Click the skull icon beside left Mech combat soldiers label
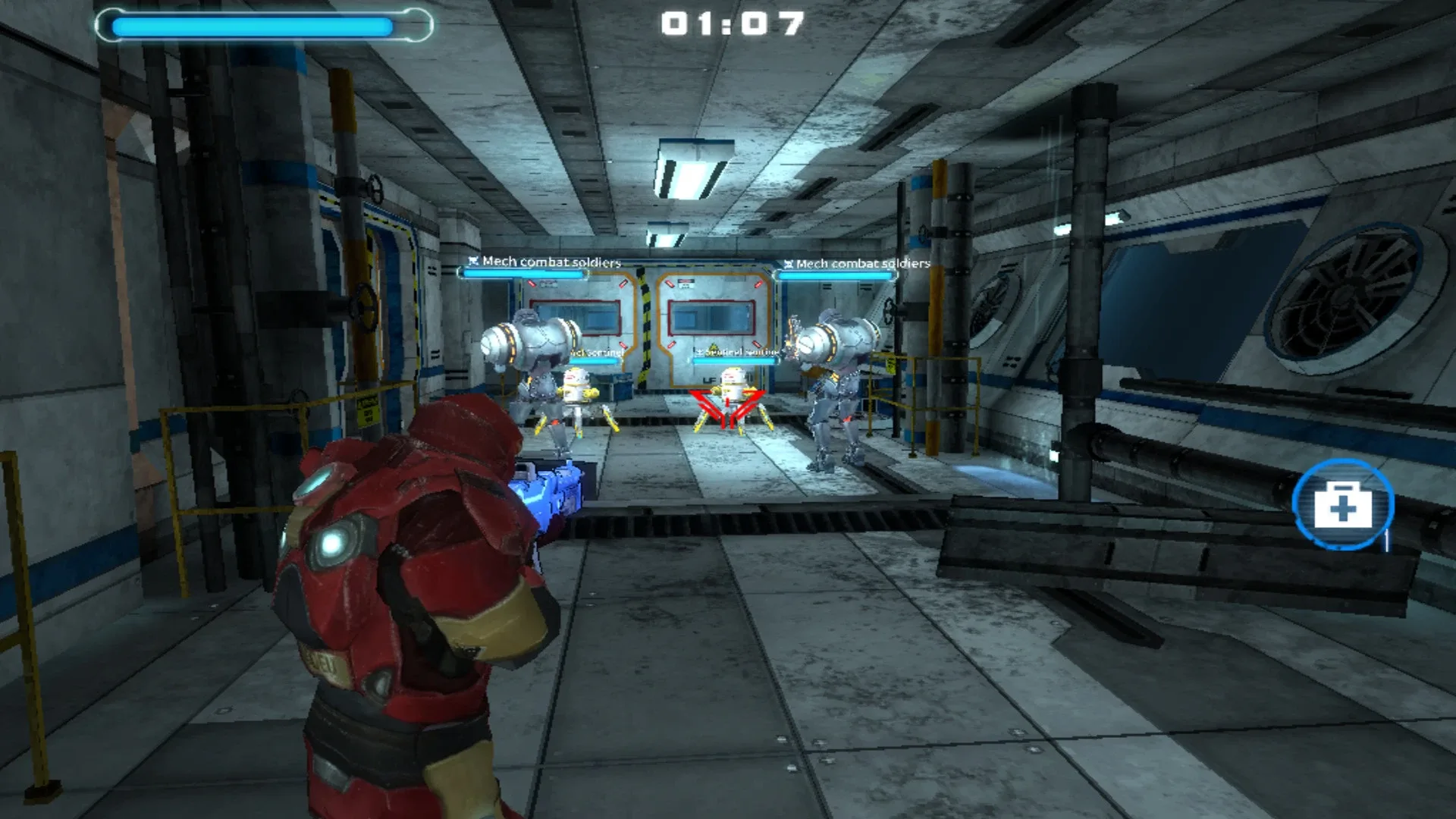The image size is (1456, 819). 472,261
